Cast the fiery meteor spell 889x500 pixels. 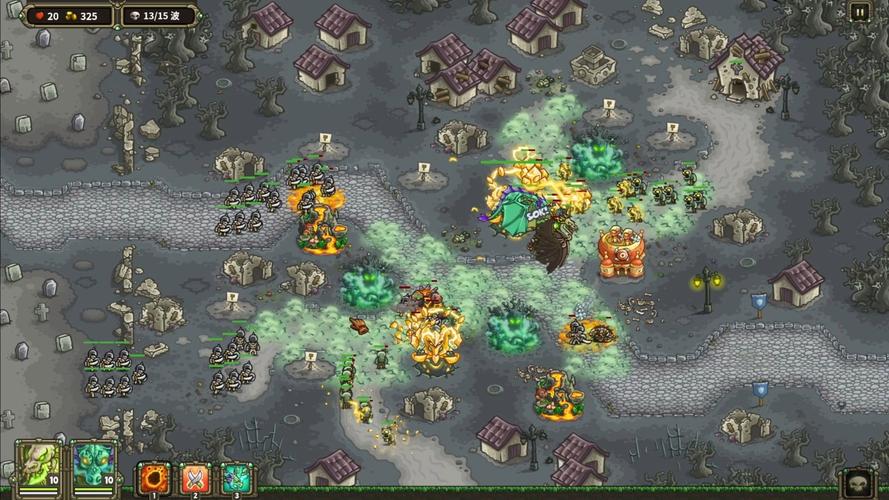click(156, 477)
